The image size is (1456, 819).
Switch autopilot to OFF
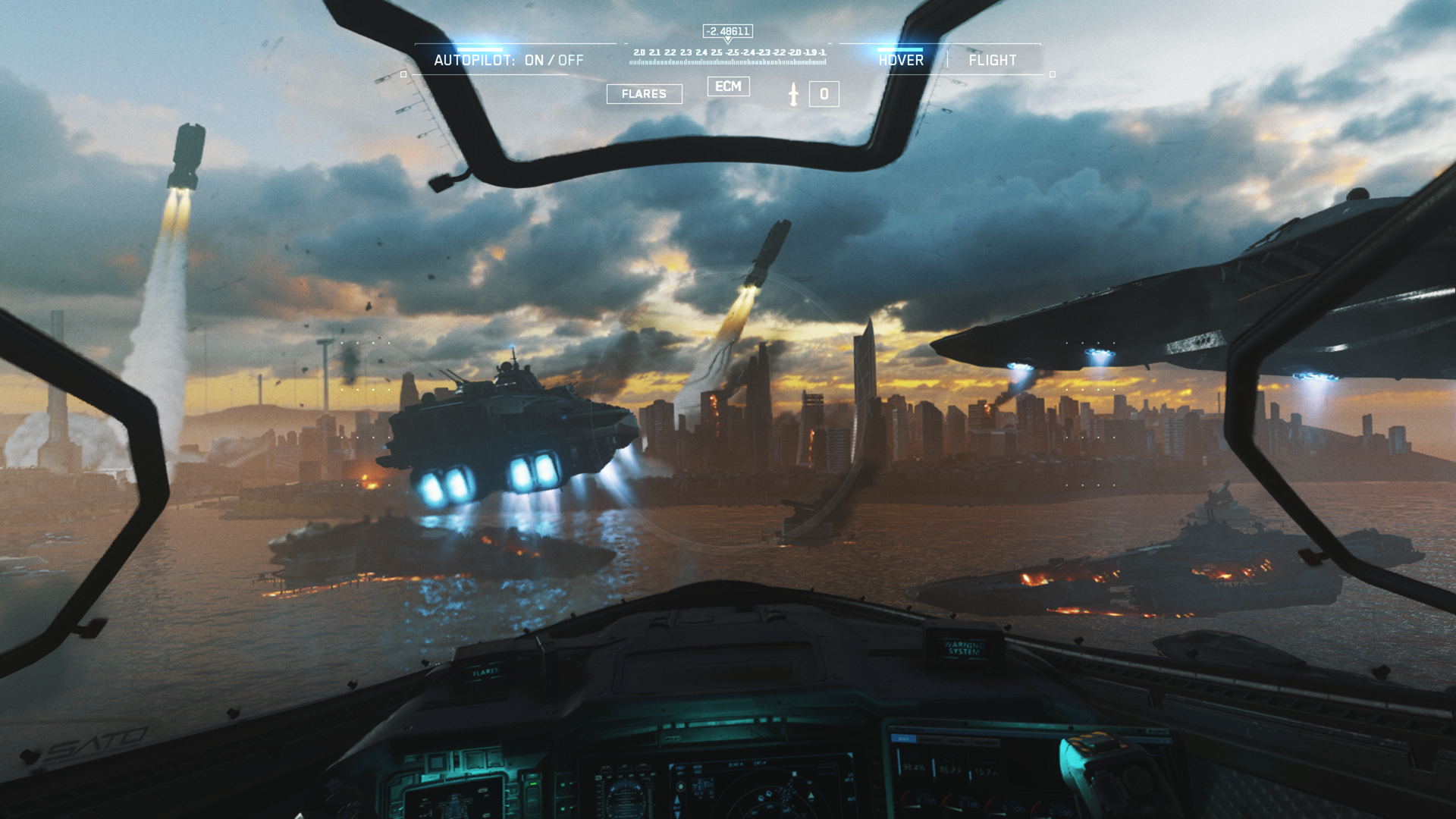[x=571, y=61]
